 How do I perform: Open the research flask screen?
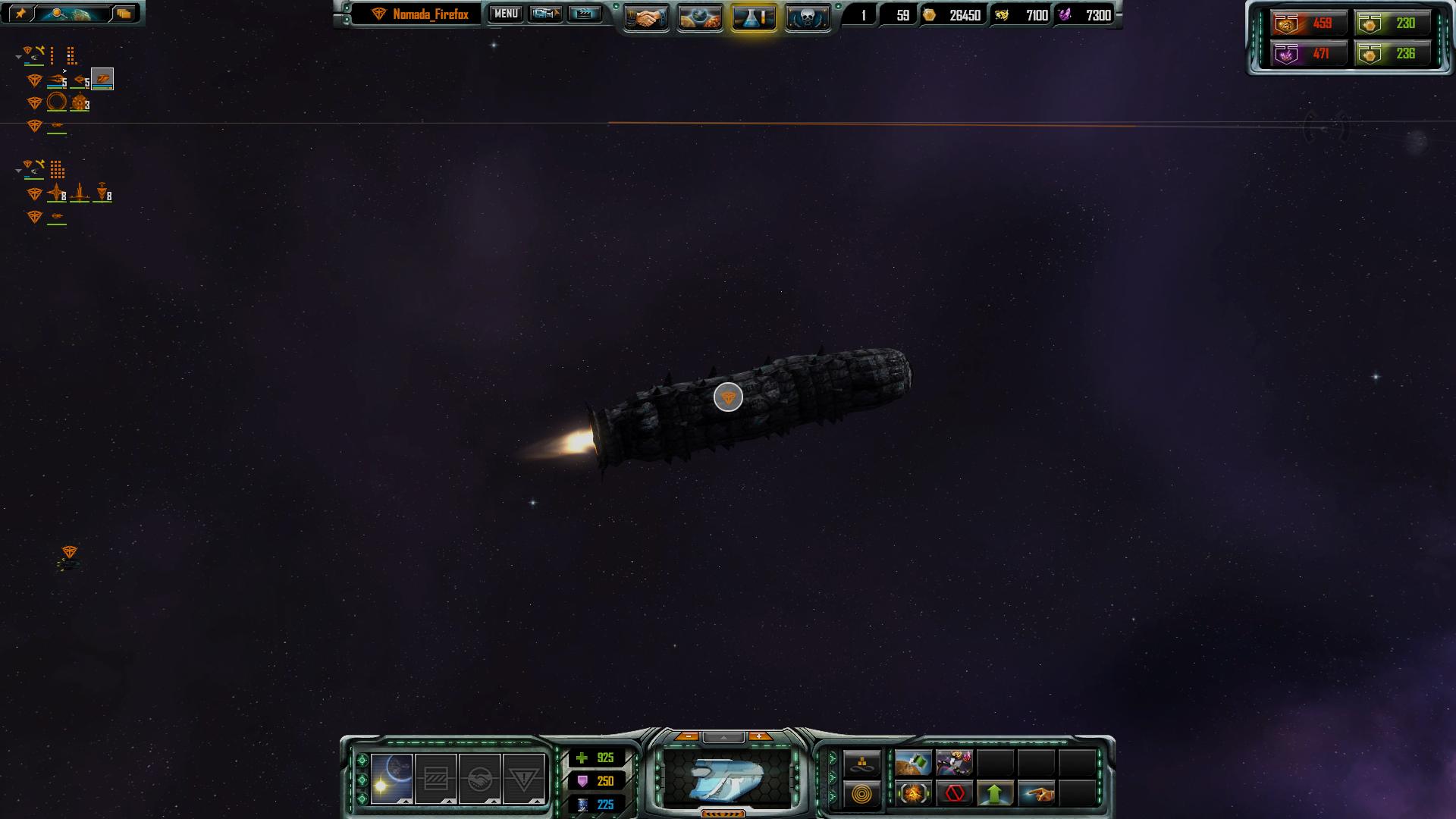753,18
